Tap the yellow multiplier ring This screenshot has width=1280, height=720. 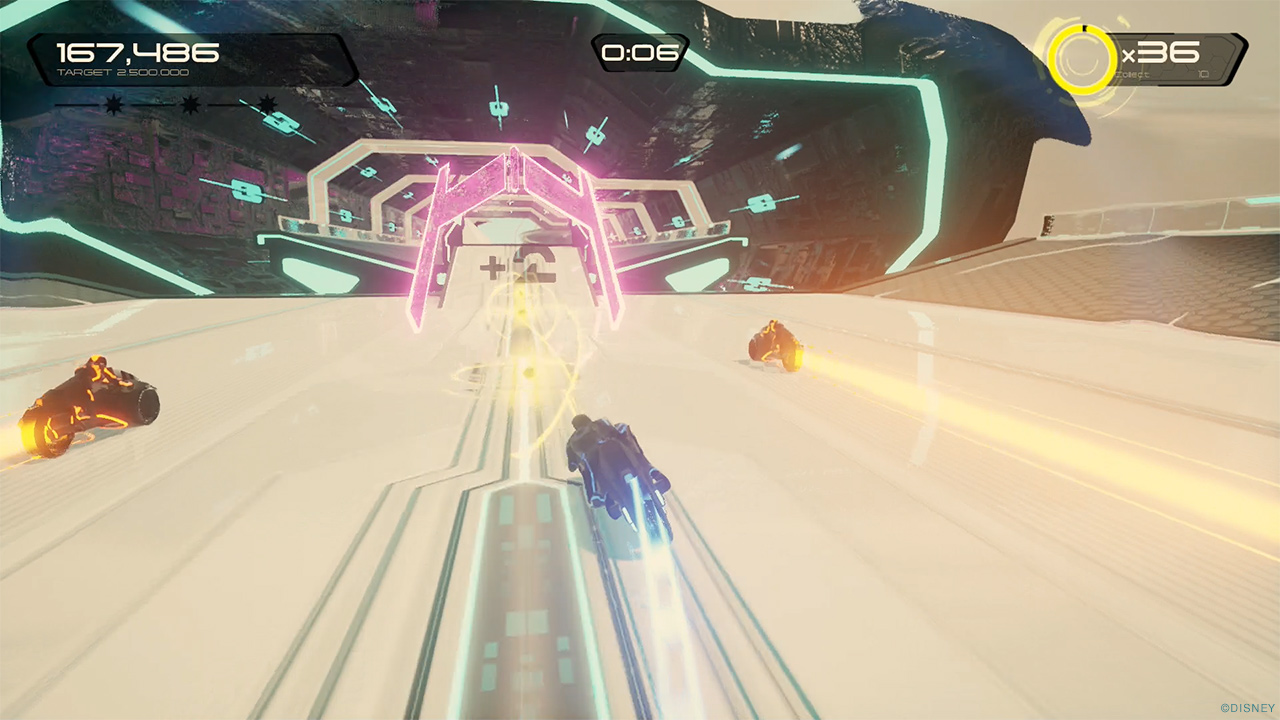click(1083, 58)
